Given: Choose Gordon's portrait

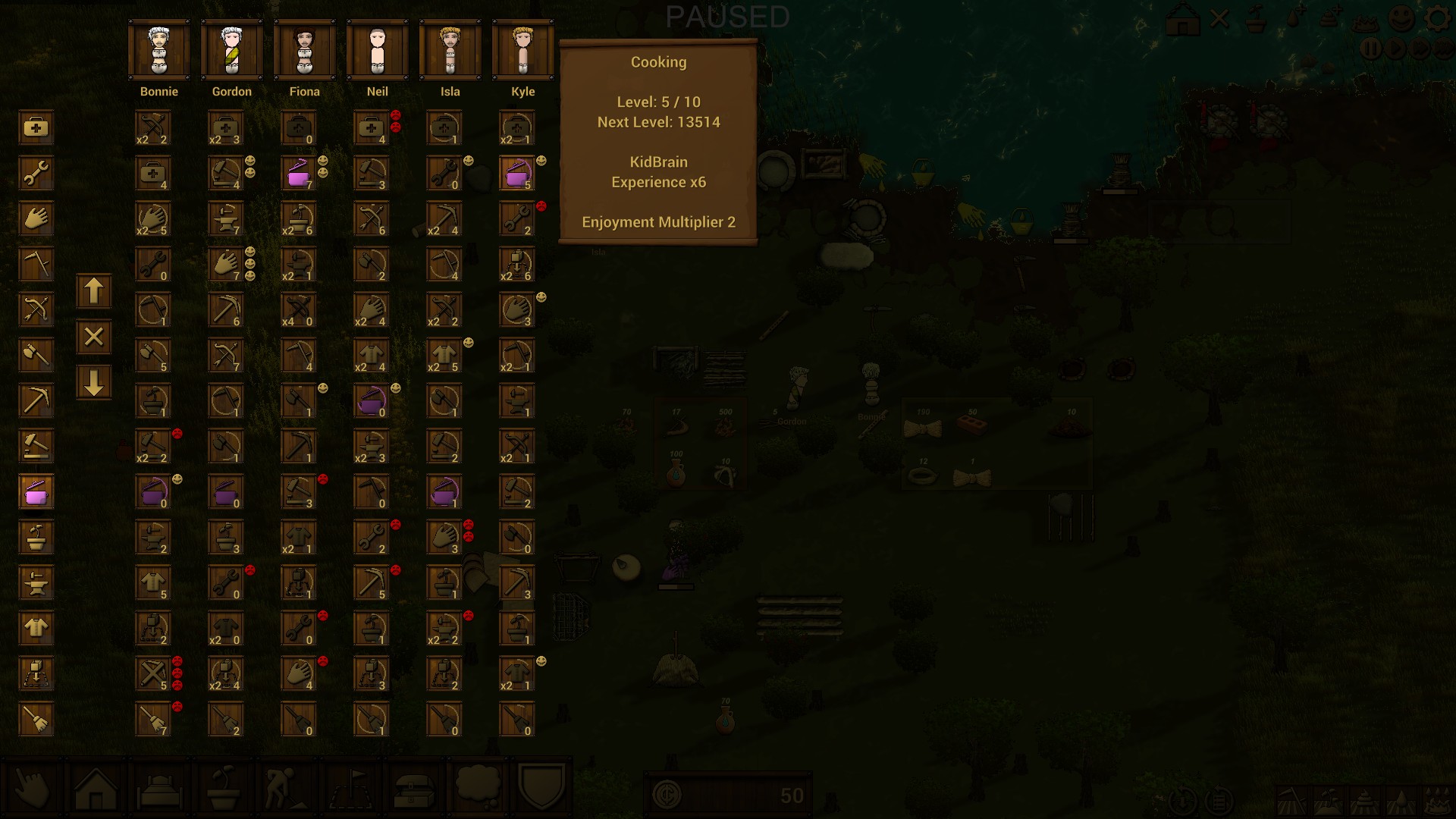Looking at the screenshot, I should pos(231,51).
